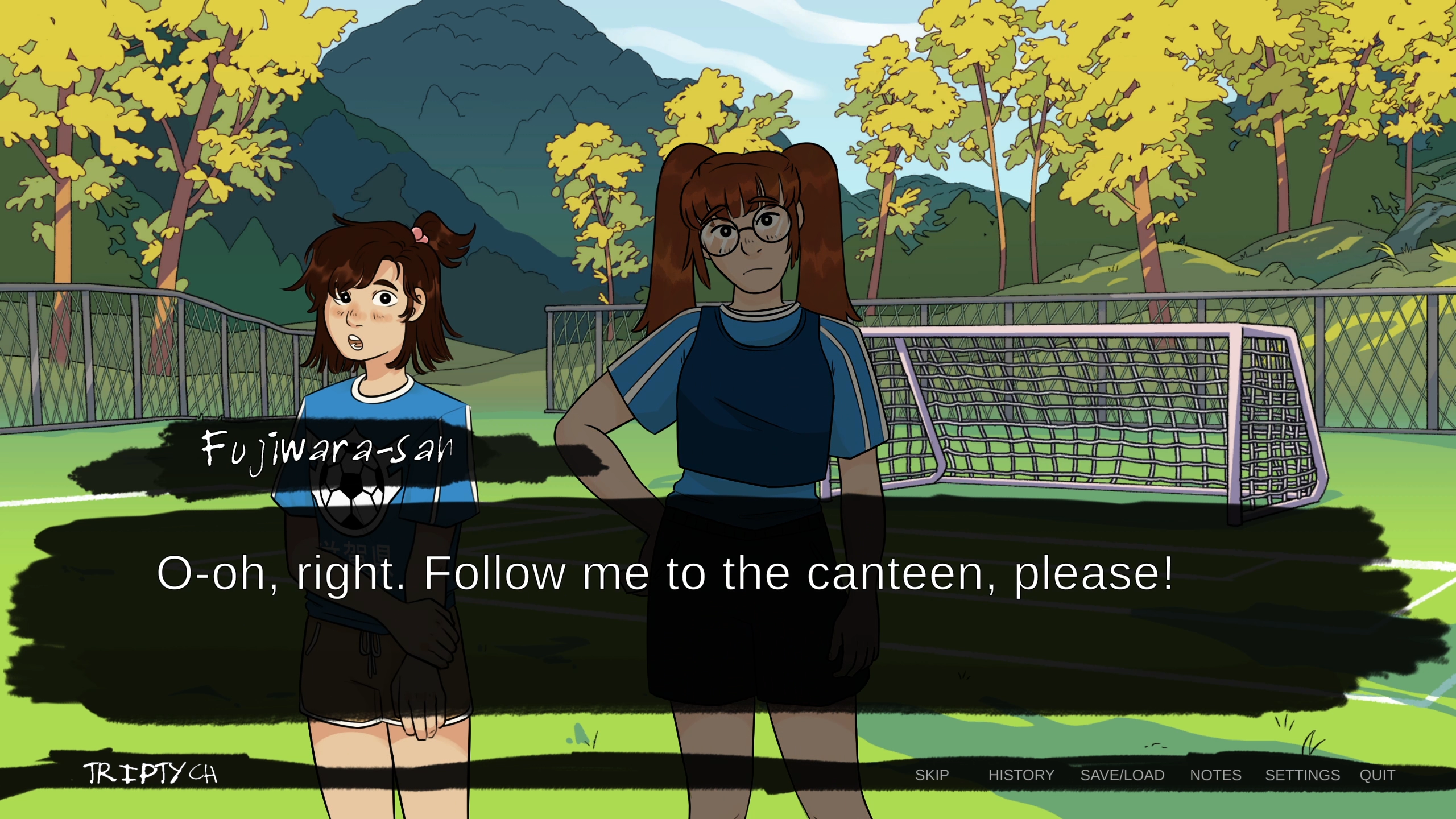
Task: Advance the dialogue text box
Action: 664,573
